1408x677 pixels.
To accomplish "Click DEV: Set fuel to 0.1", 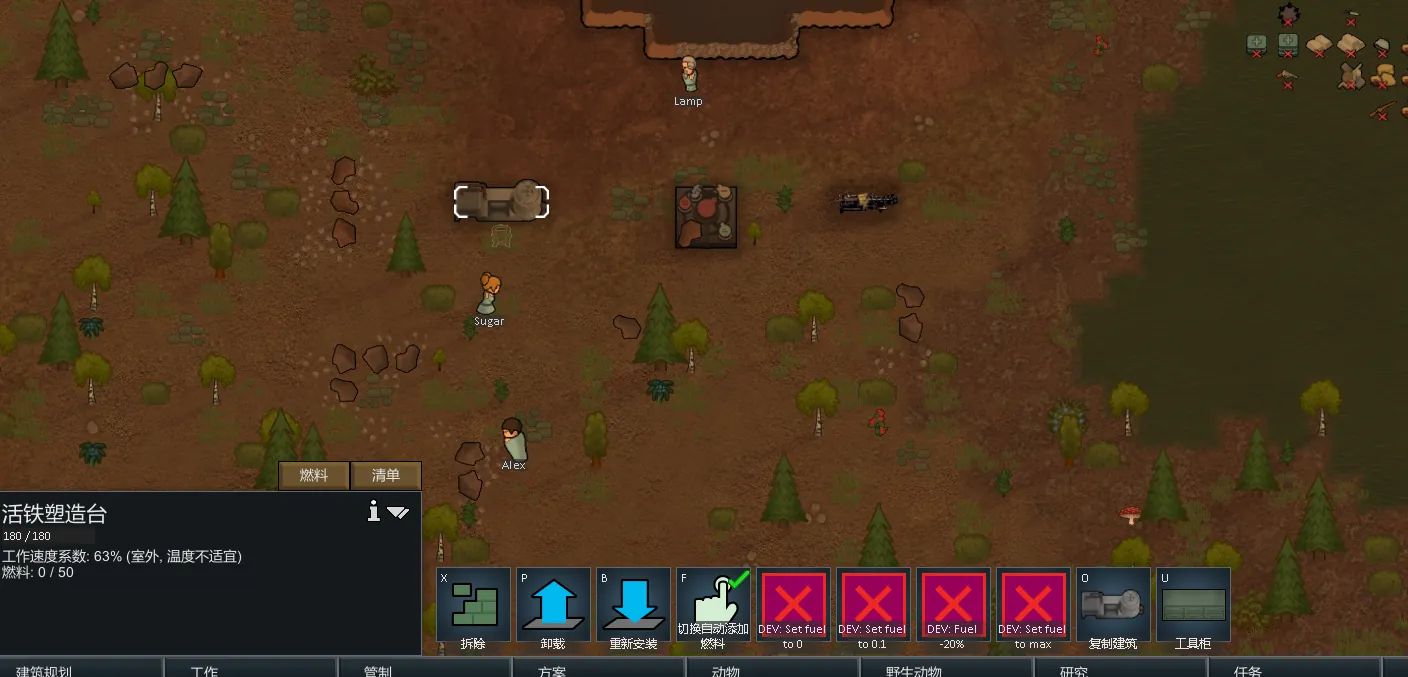I will point(873,605).
